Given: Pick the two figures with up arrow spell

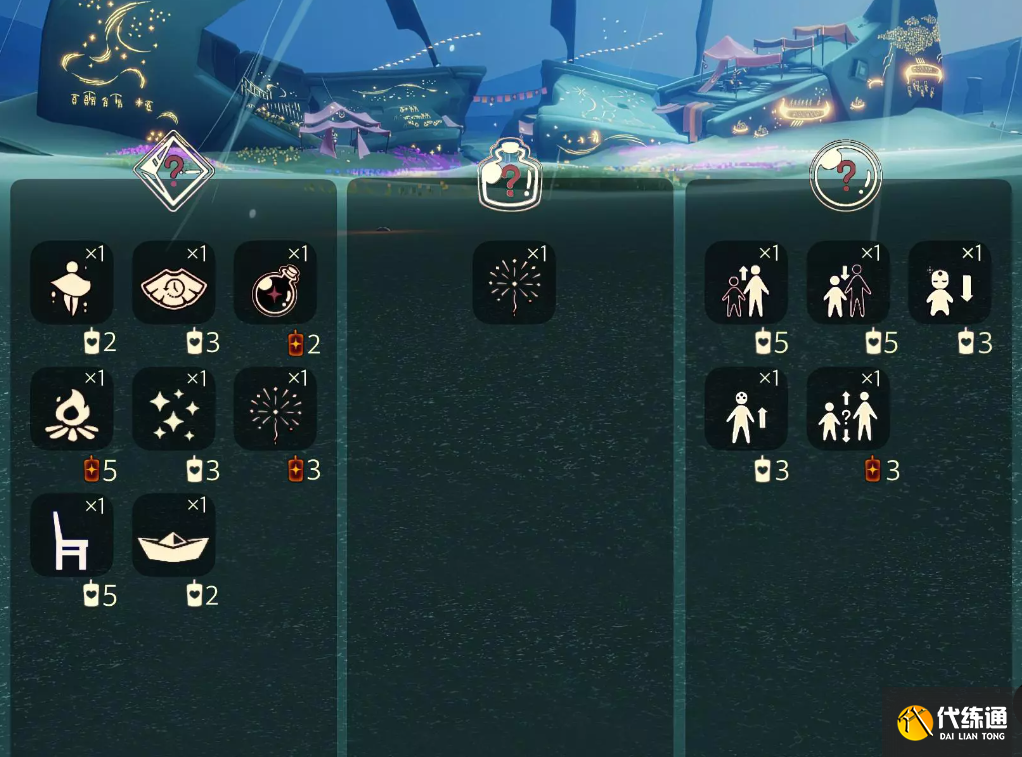Looking at the screenshot, I should (x=746, y=283).
